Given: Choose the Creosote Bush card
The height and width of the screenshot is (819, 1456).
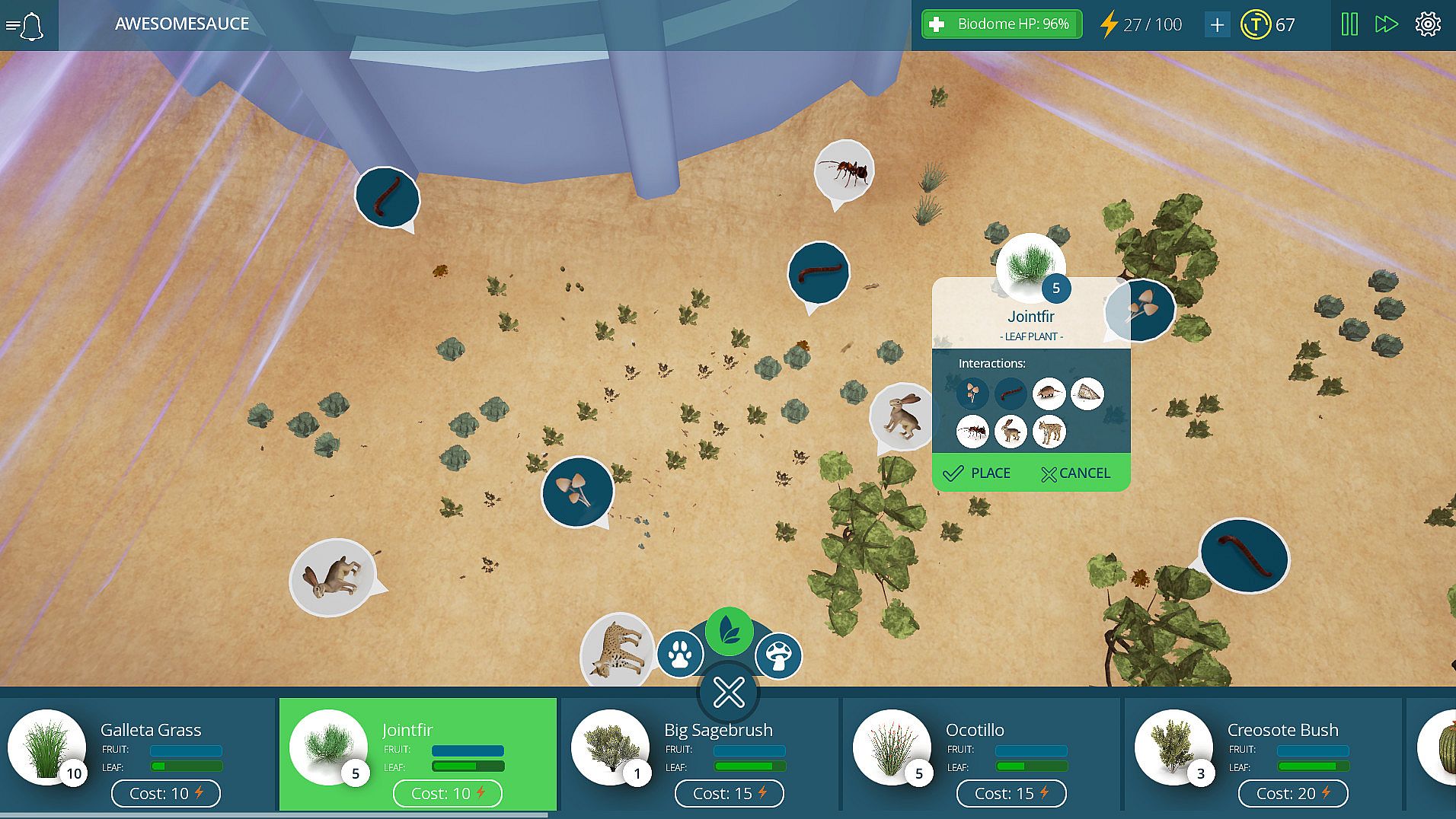Looking at the screenshot, I should 1263,754.
